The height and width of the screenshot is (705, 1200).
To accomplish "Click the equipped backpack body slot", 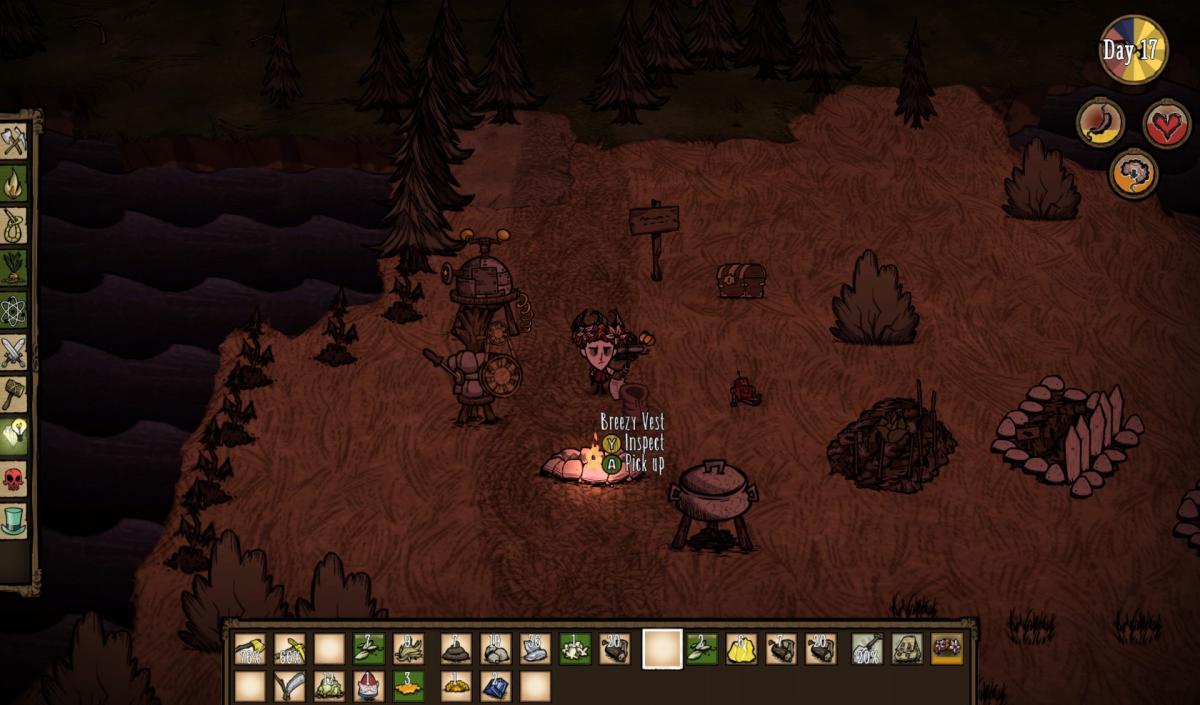I will [x=907, y=649].
